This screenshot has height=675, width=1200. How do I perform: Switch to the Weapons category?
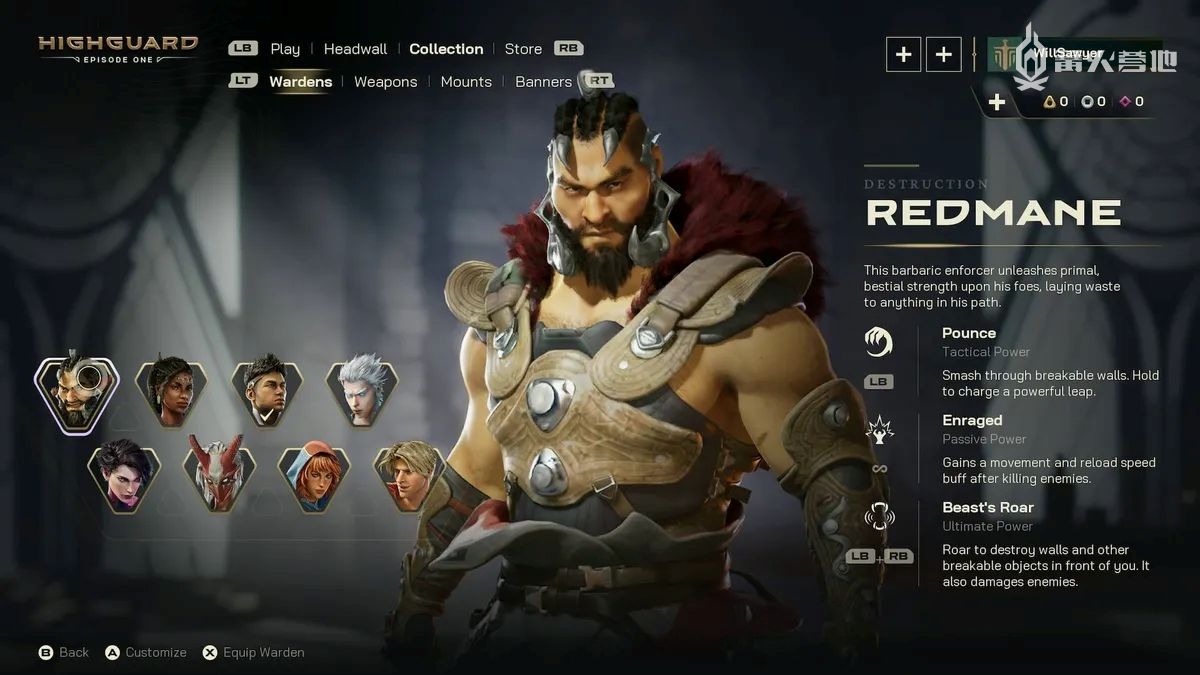coord(385,82)
